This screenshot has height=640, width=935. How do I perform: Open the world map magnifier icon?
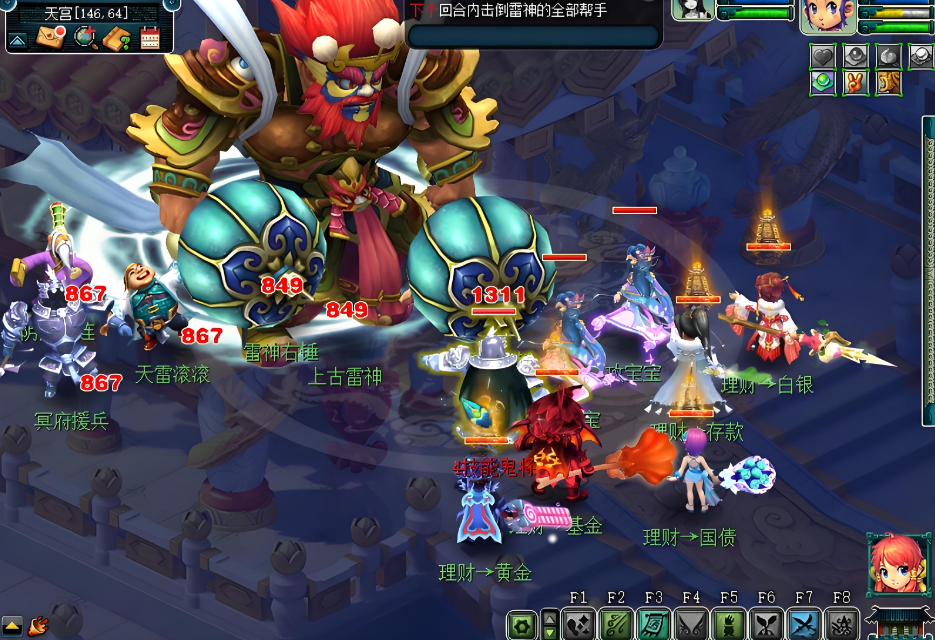click(x=86, y=38)
